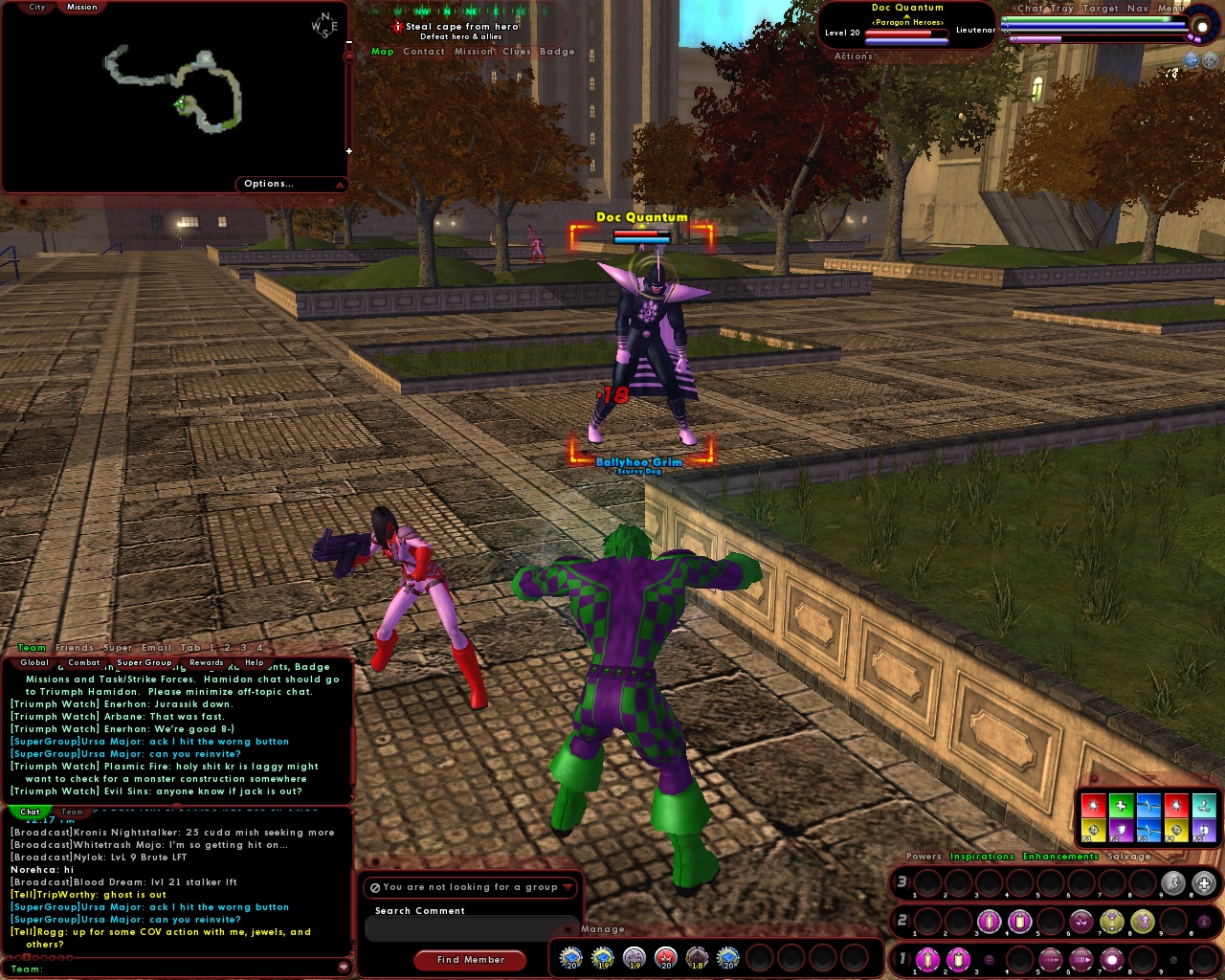Image resolution: width=1225 pixels, height=980 pixels.
Task: Open the Inspirations window
Action: (x=982, y=857)
